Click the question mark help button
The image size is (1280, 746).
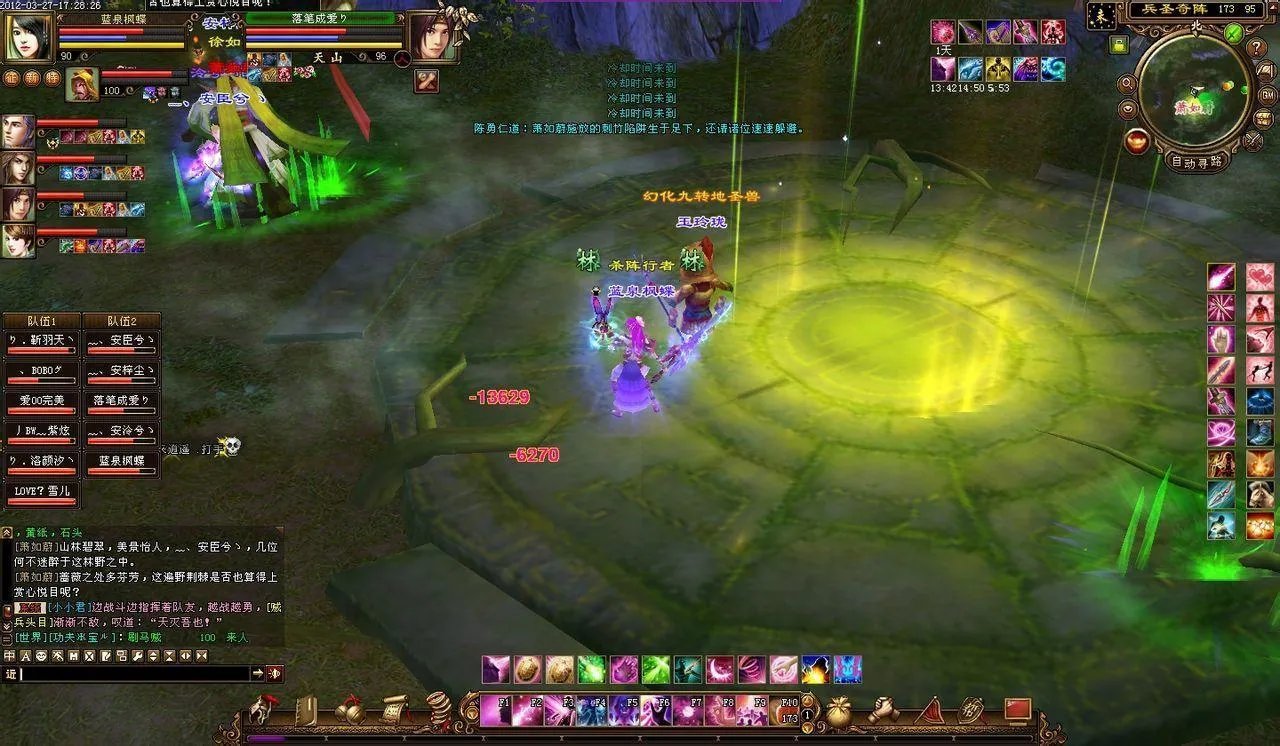[x=1257, y=46]
